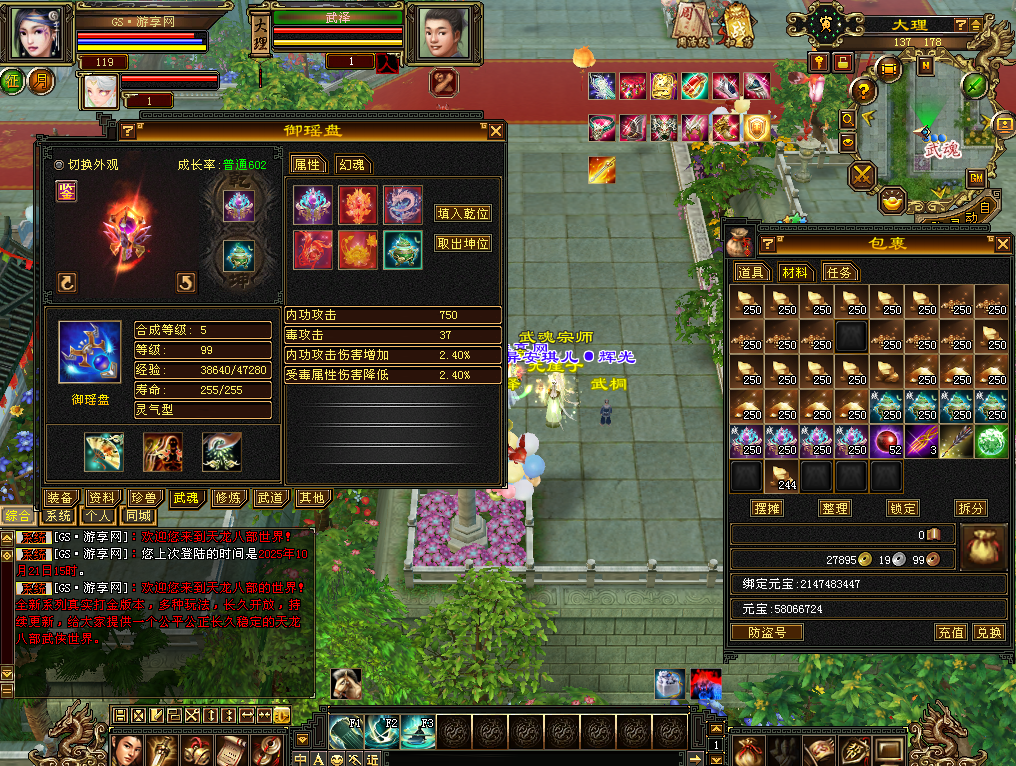Choose the 取出坤位 button
Viewport: 1016px width, 766px height.
pyautogui.click(x=463, y=243)
